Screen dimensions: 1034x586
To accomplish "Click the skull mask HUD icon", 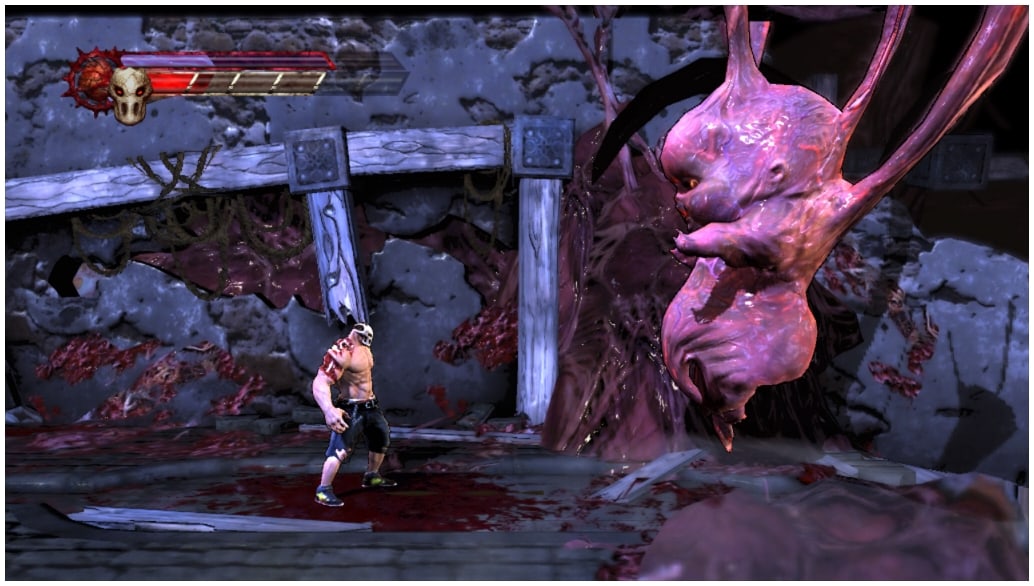I will [x=131, y=93].
